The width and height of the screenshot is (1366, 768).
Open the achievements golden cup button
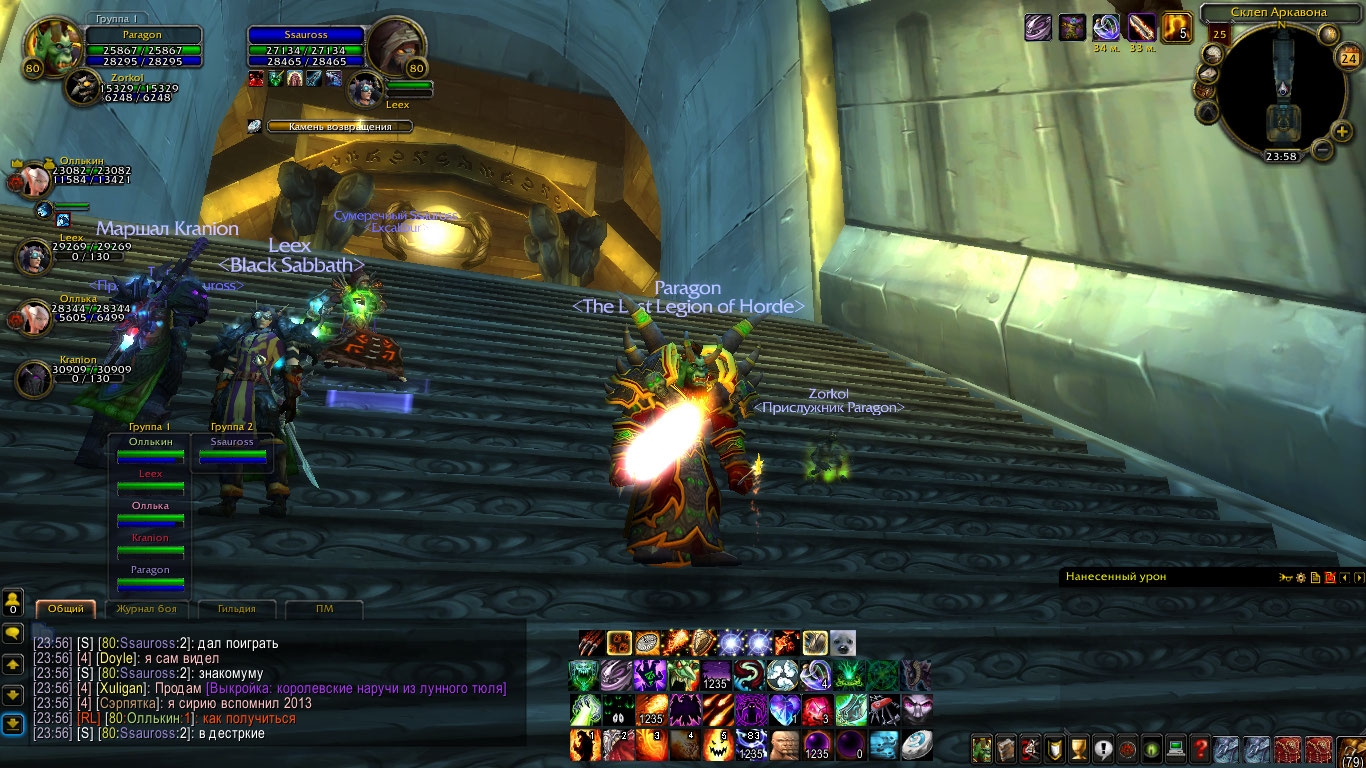[1079, 747]
